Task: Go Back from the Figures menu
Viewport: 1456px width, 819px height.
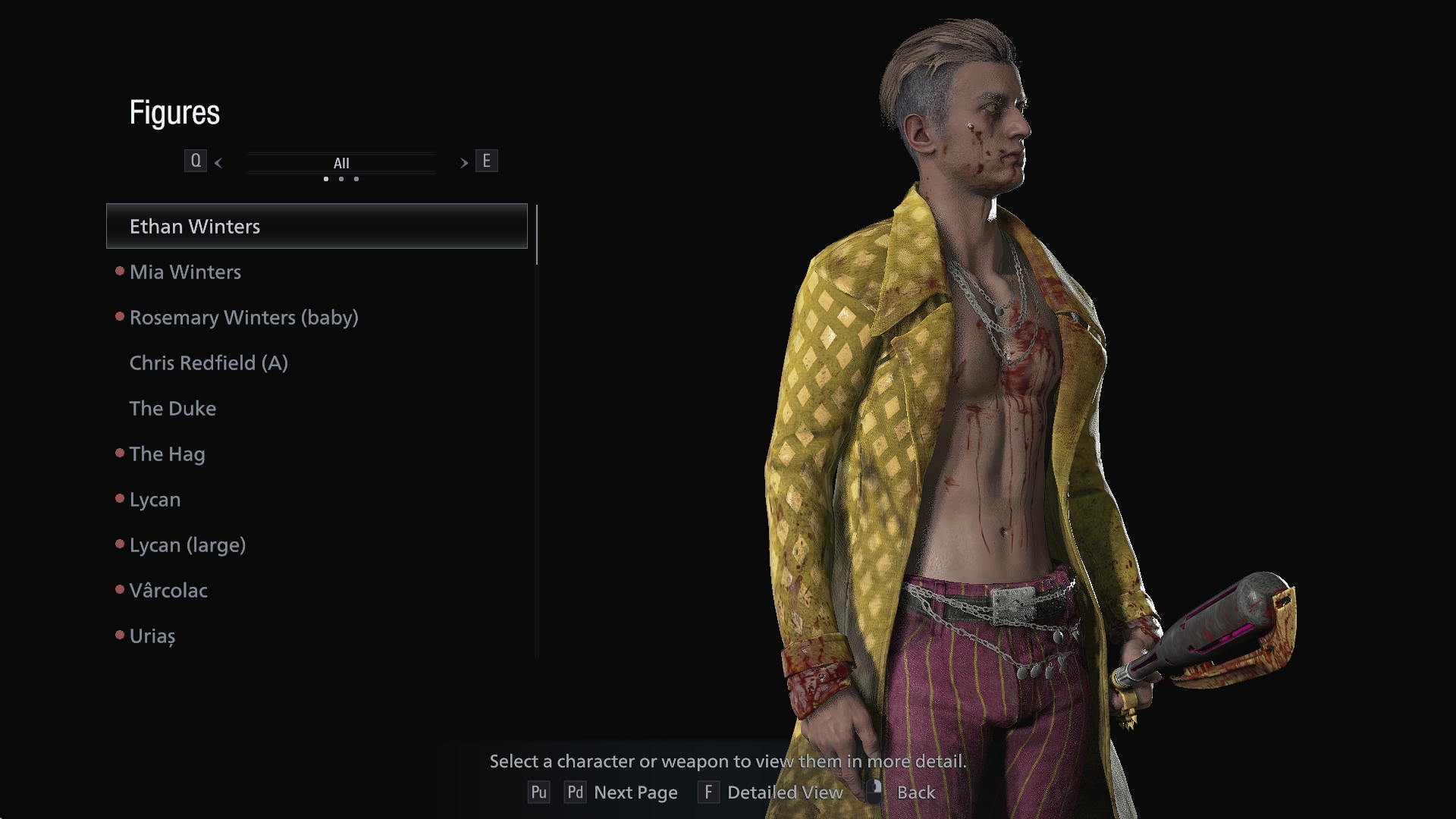Action: point(915,792)
